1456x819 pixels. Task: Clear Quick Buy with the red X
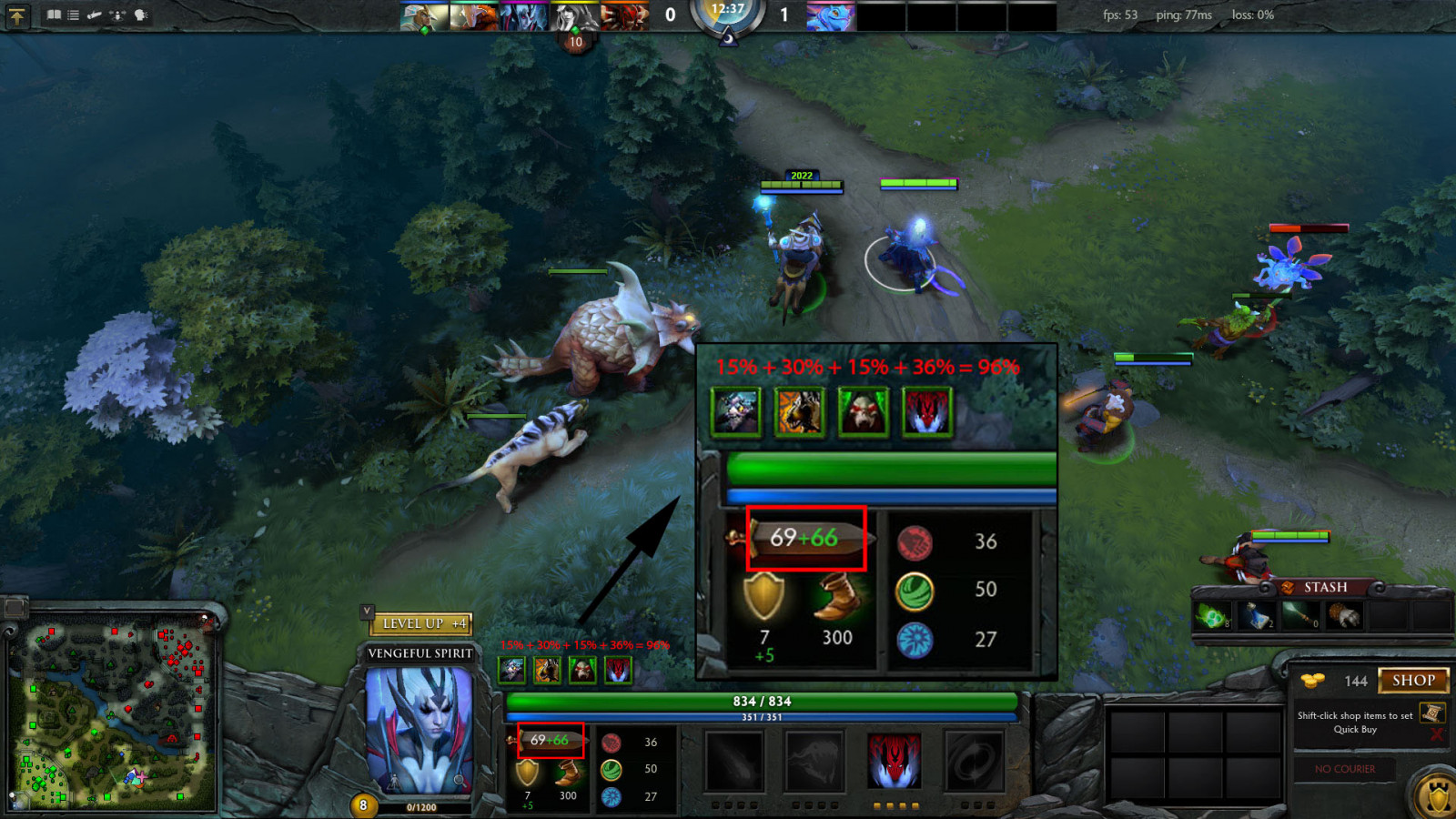click(x=1436, y=734)
